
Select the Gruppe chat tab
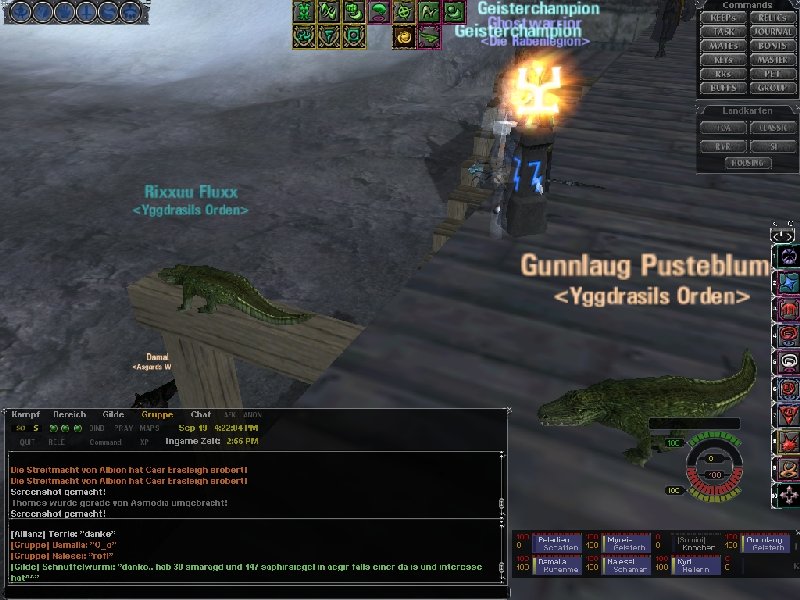157,414
